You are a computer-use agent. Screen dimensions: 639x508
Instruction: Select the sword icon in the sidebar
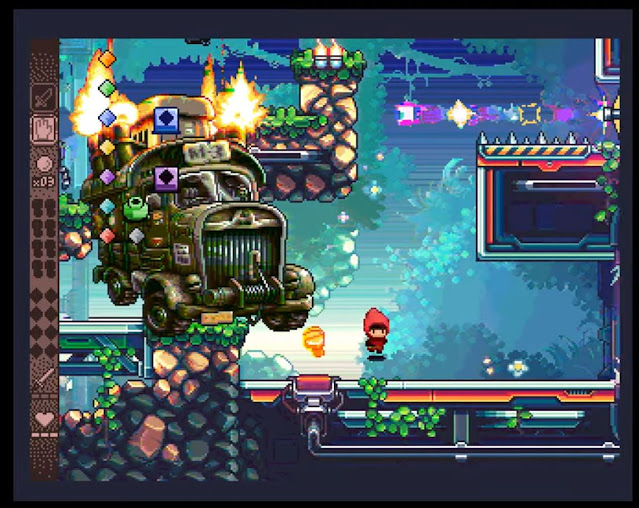pyautogui.click(x=44, y=98)
